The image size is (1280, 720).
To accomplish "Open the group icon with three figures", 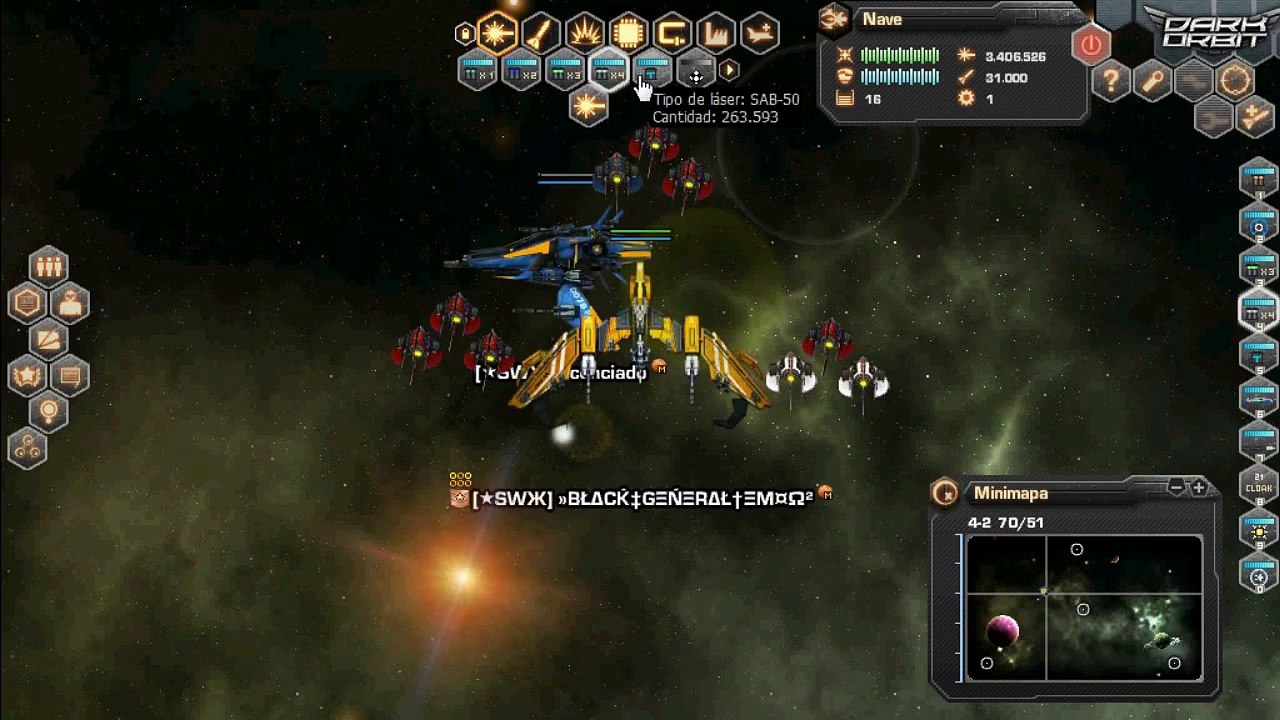I will point(48,266).
